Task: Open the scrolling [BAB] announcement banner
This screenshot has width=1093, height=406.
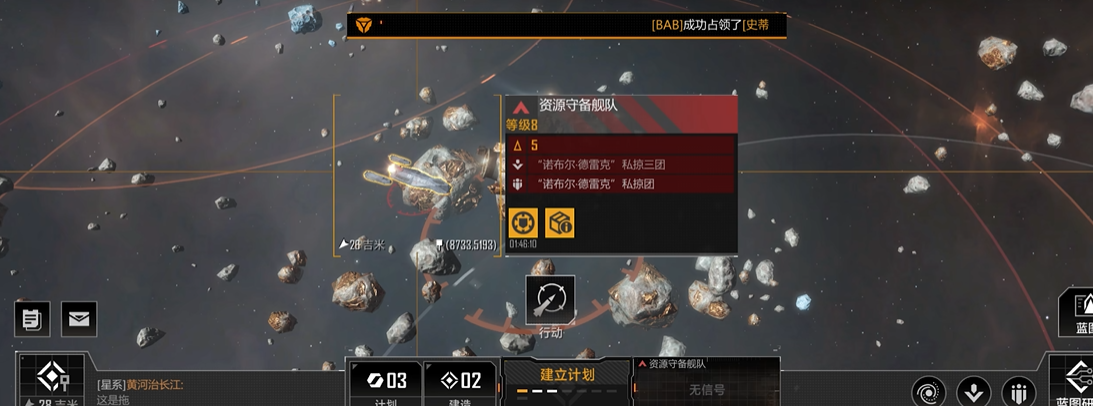Action: 566,25
